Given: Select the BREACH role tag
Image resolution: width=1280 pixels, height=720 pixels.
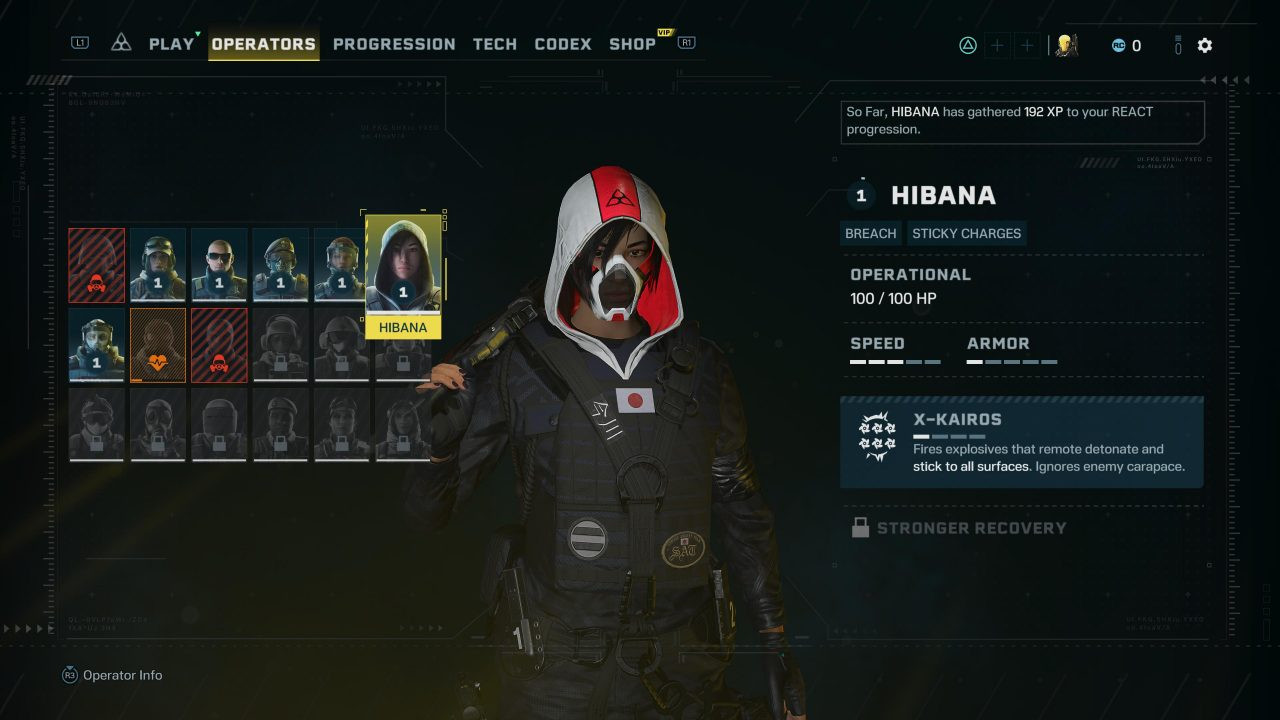Looking at the screenshot, I should click(x=871, y=233).
